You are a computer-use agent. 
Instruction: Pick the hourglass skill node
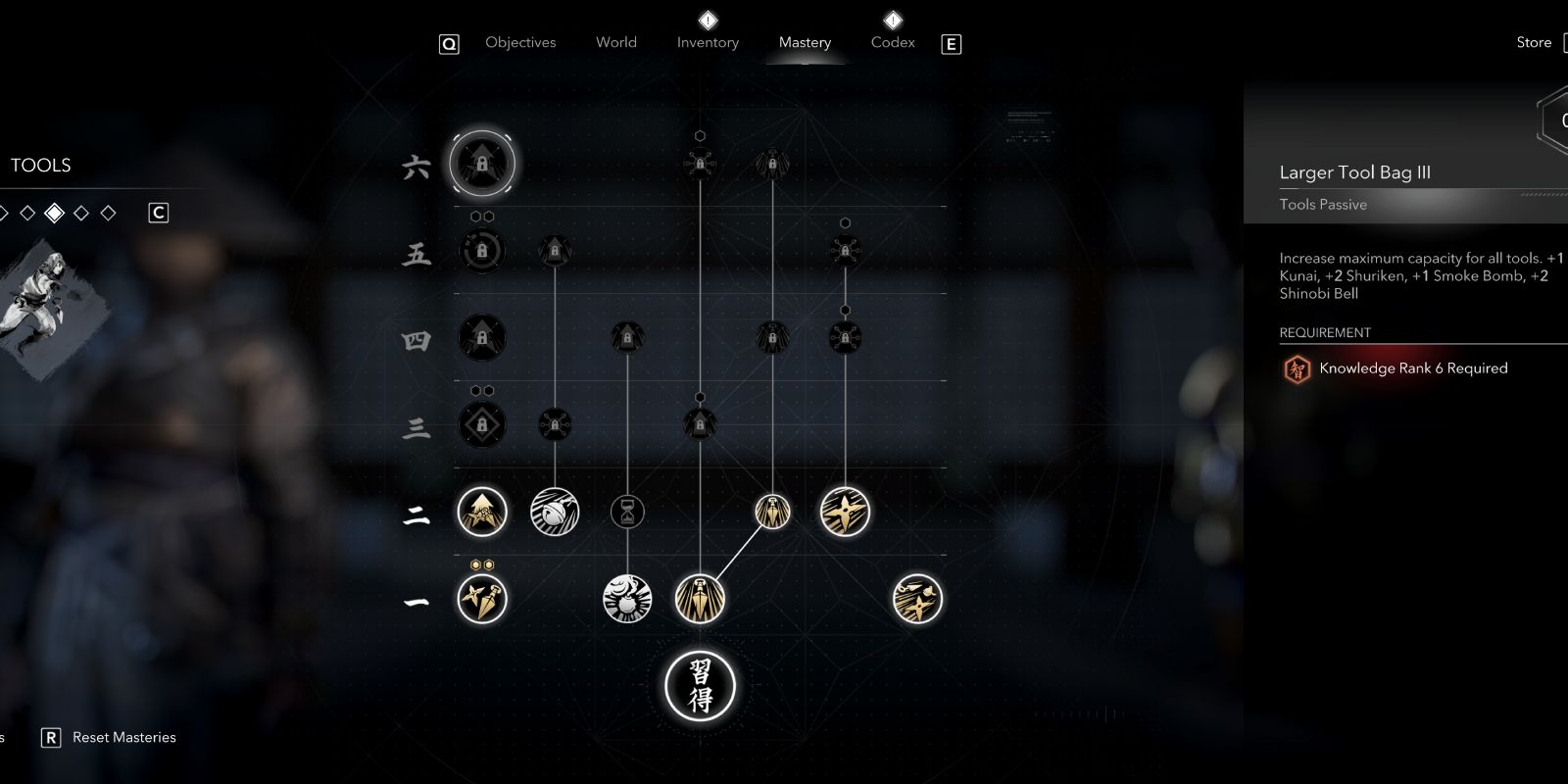(627, 512)
